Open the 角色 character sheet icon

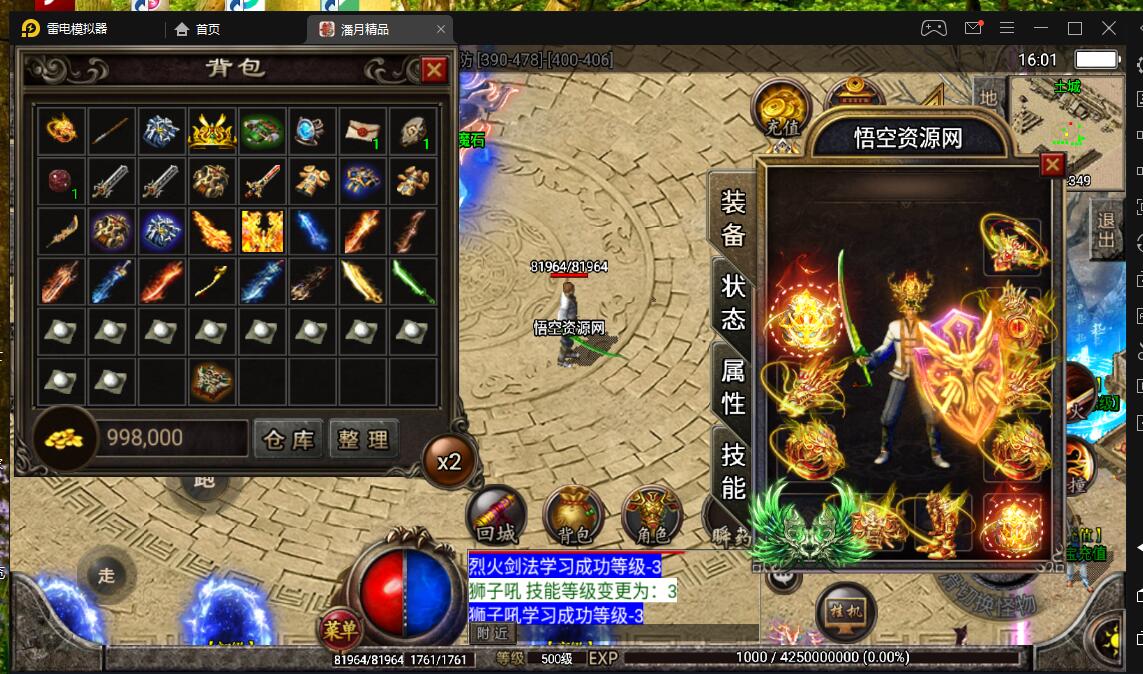coord(651,516)
